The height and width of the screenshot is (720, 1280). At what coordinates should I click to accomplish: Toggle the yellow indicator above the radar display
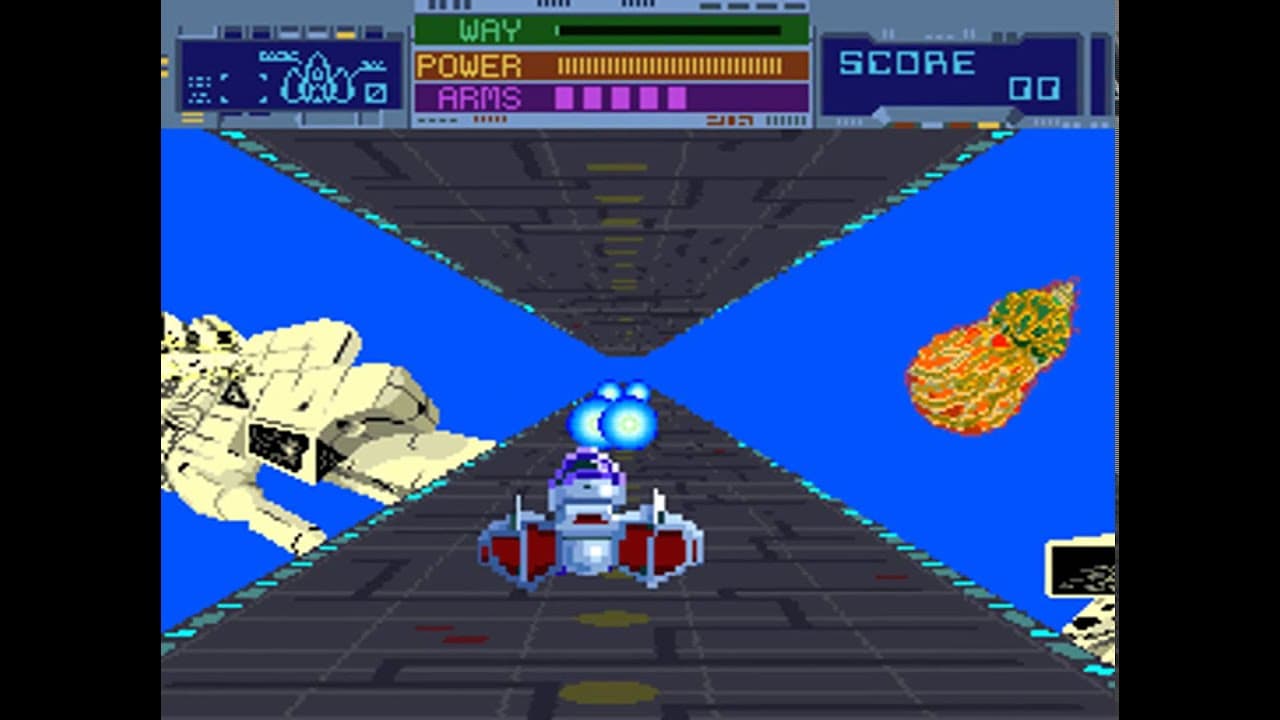click(345, 34)
